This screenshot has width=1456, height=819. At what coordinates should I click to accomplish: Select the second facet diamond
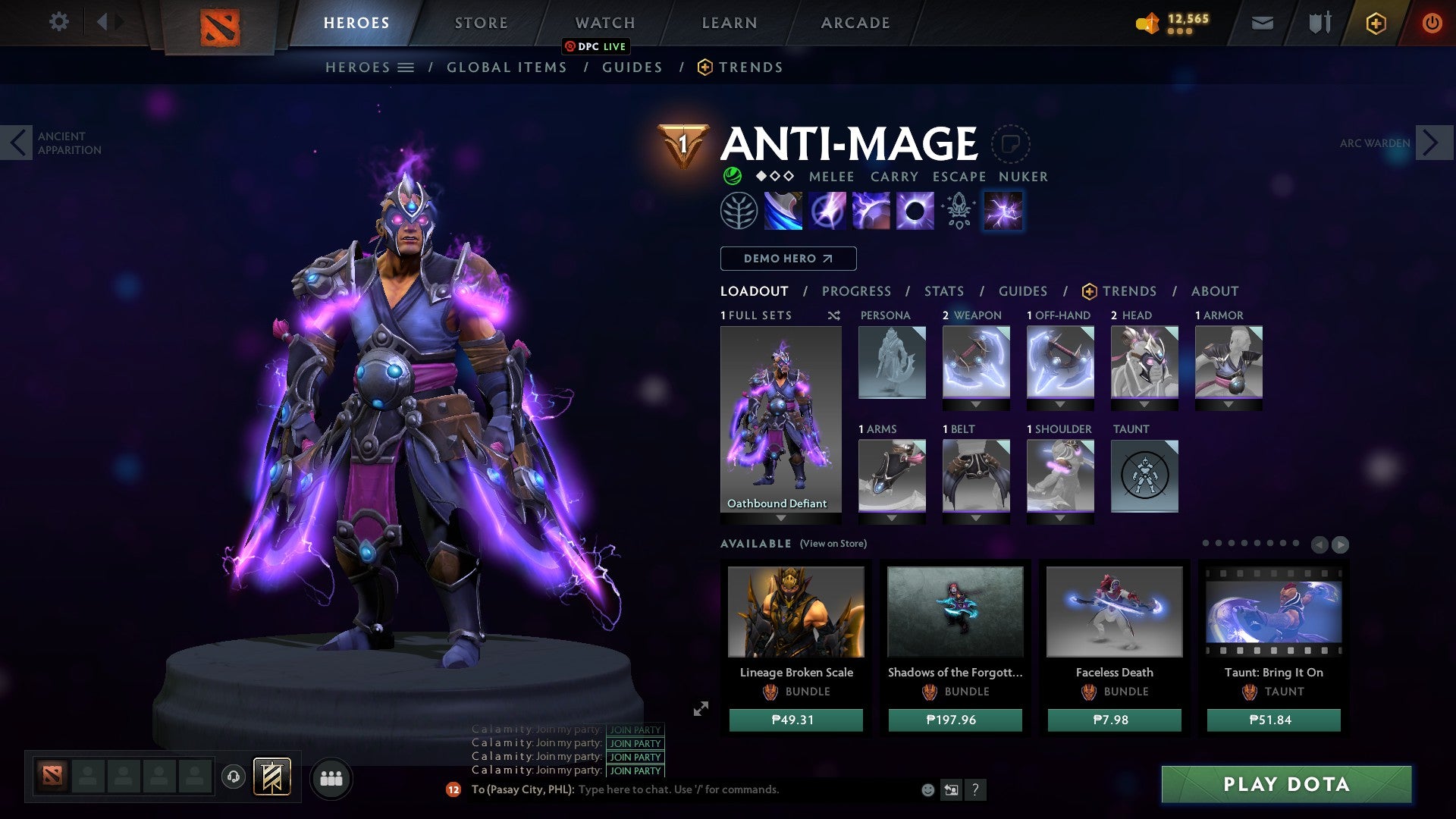pyautogui.click(x=775, y=176)
